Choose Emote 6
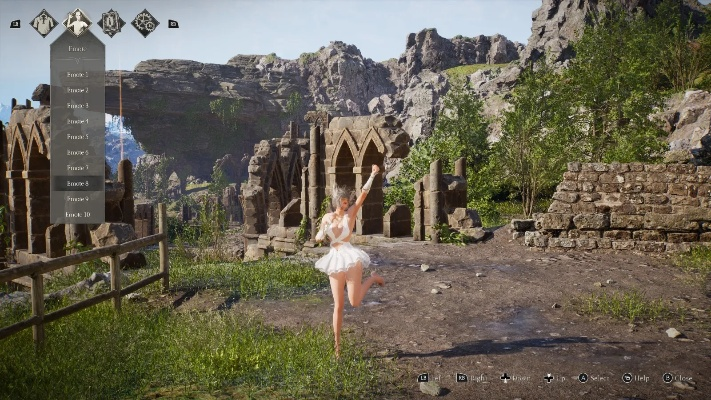This screenshot has height=400, width=711. tap(77, 152)
